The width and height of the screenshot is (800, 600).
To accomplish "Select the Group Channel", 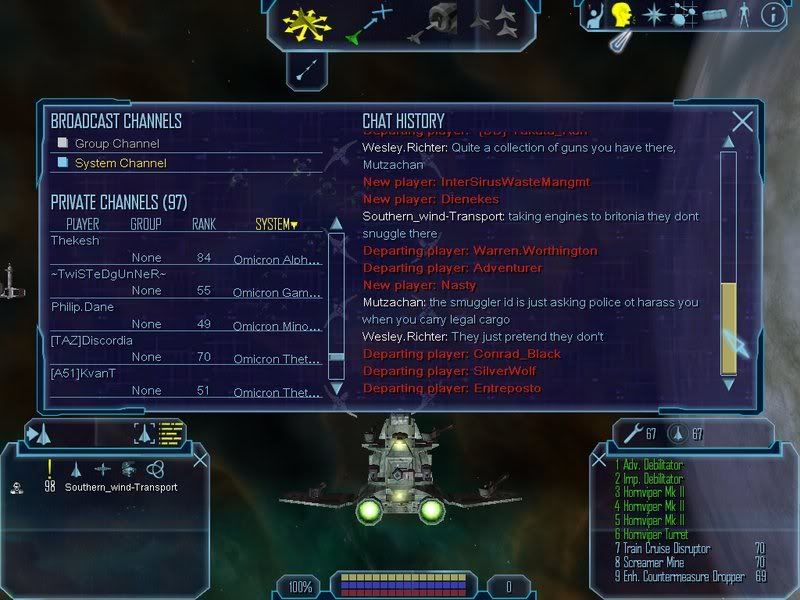I will click(116, 143).
